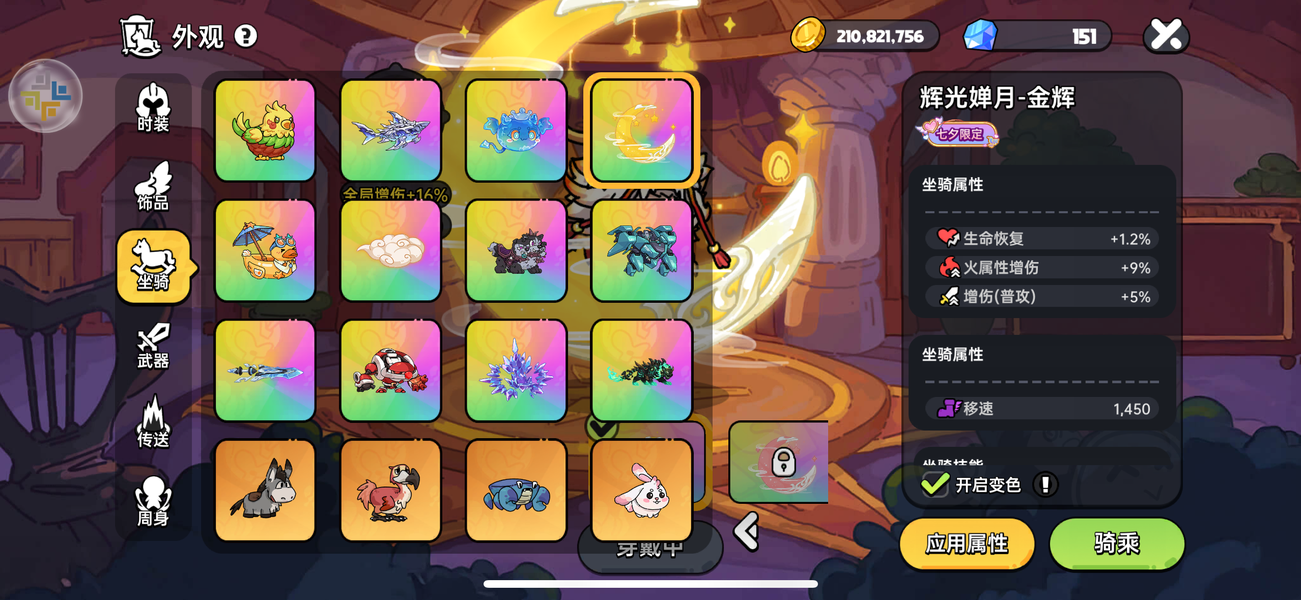
Task: Close the appearance screen
Action: click(1165, 36)
